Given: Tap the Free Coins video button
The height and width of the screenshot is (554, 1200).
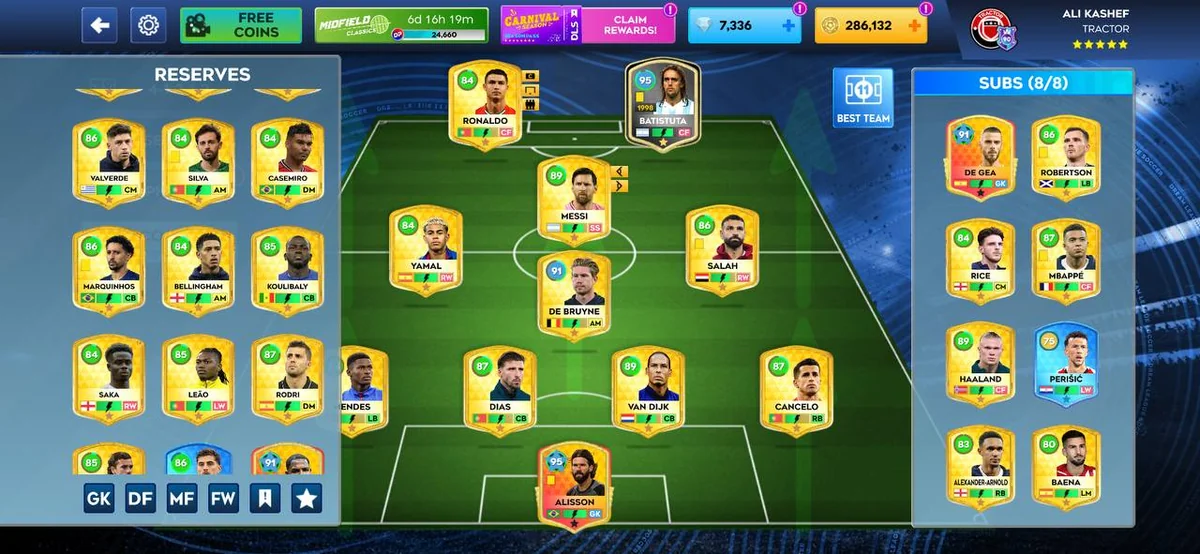Looking at the screenshot, I should 241,25.
